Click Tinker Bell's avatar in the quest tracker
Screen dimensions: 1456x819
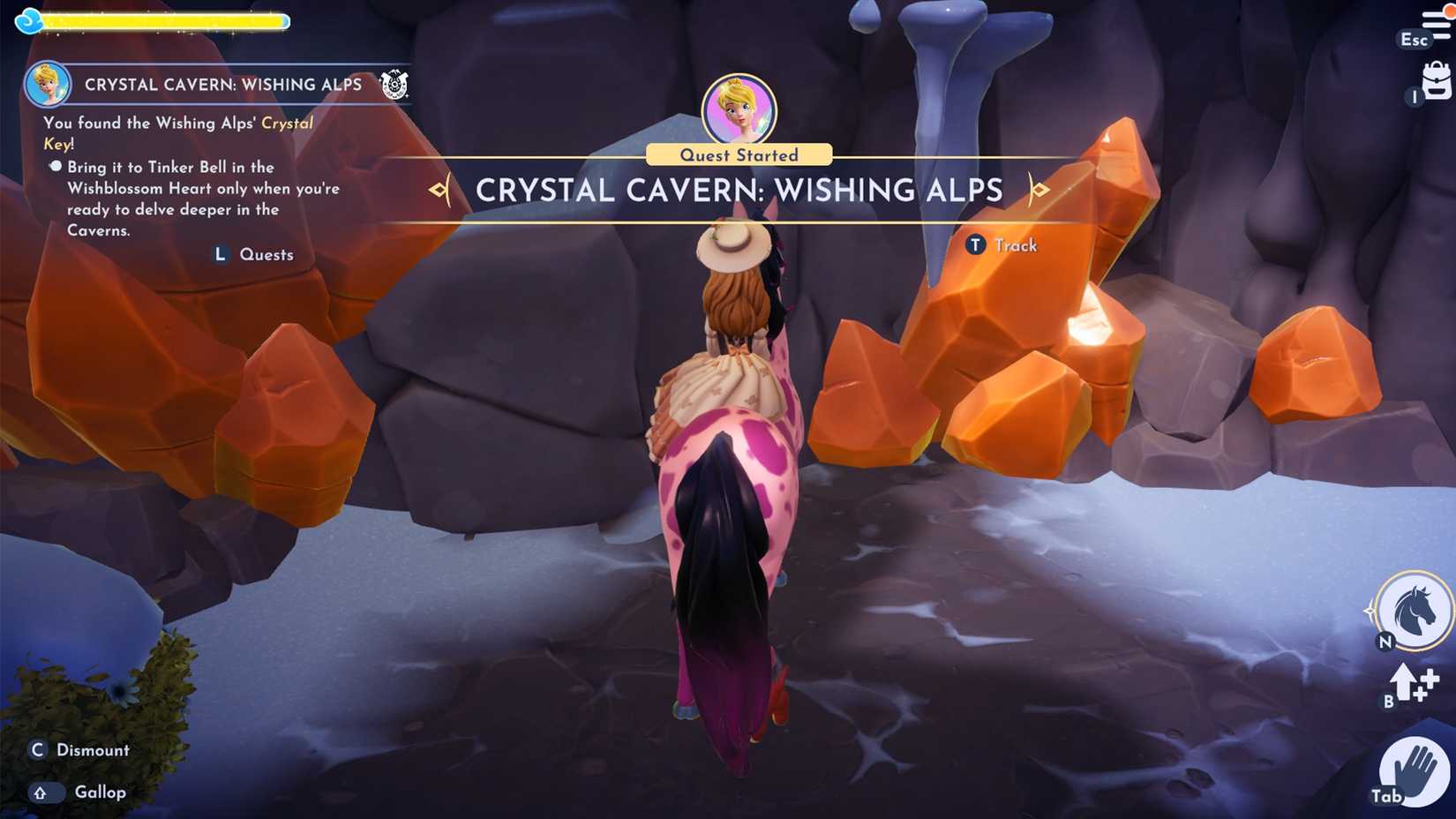(47, 84)
